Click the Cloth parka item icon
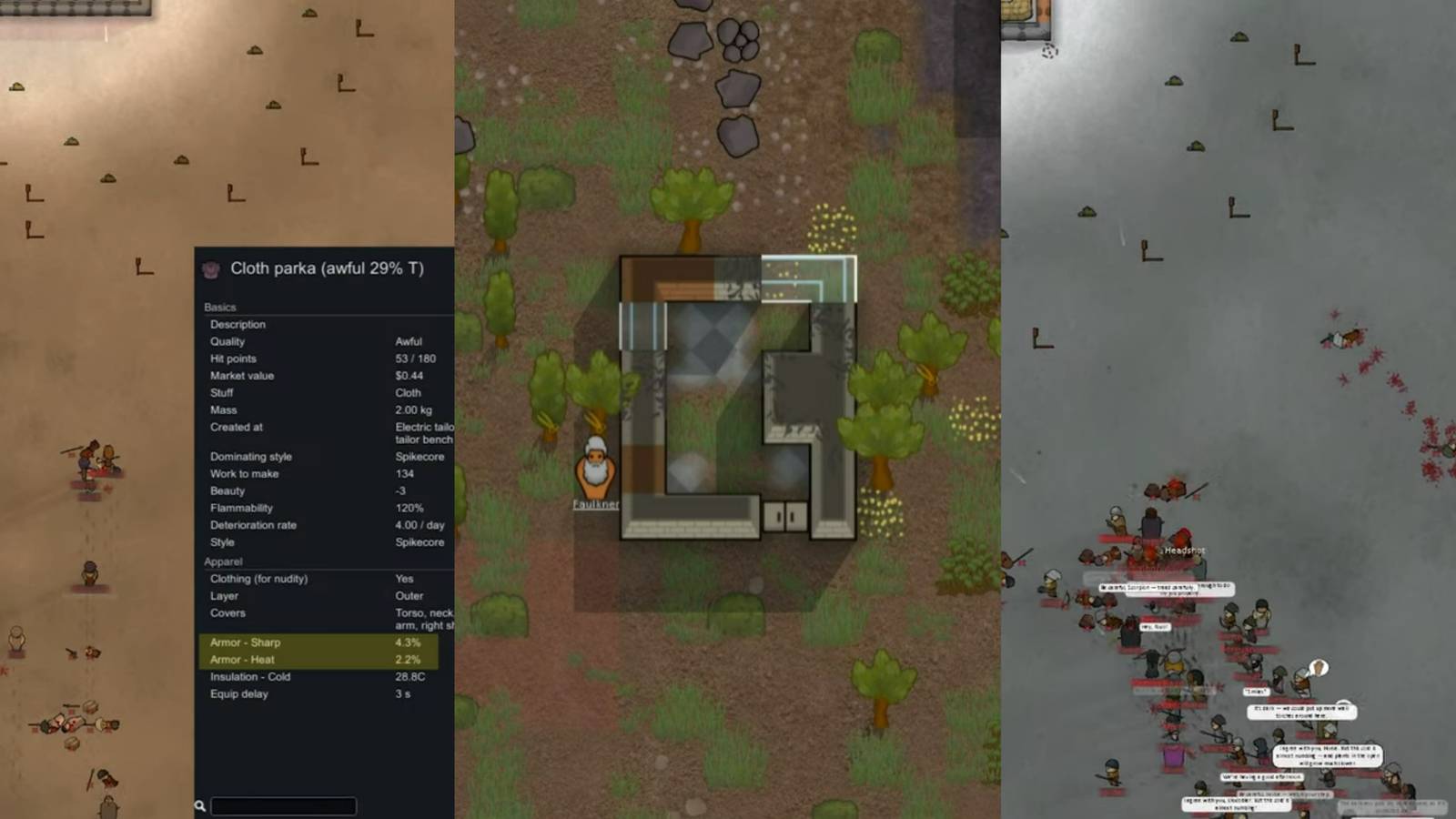1456x819 pixels. point(210,268)
